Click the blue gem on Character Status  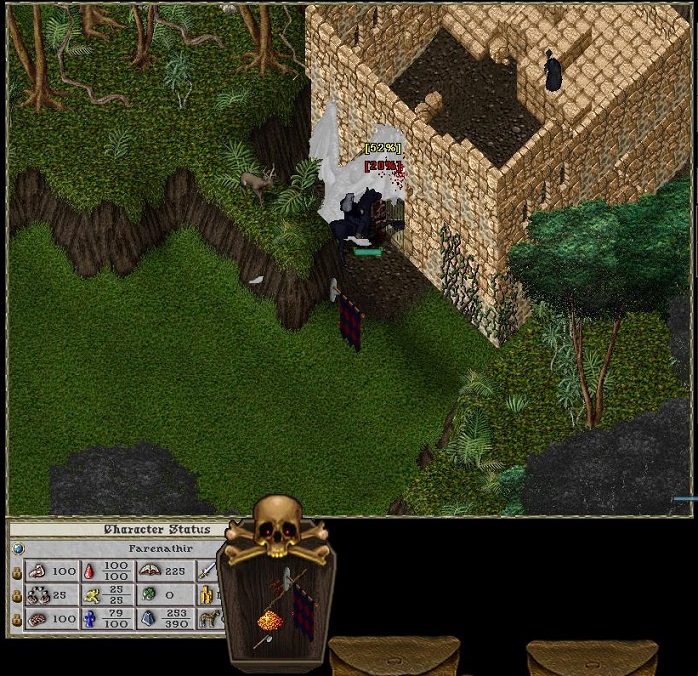click(x=16, y=548)
